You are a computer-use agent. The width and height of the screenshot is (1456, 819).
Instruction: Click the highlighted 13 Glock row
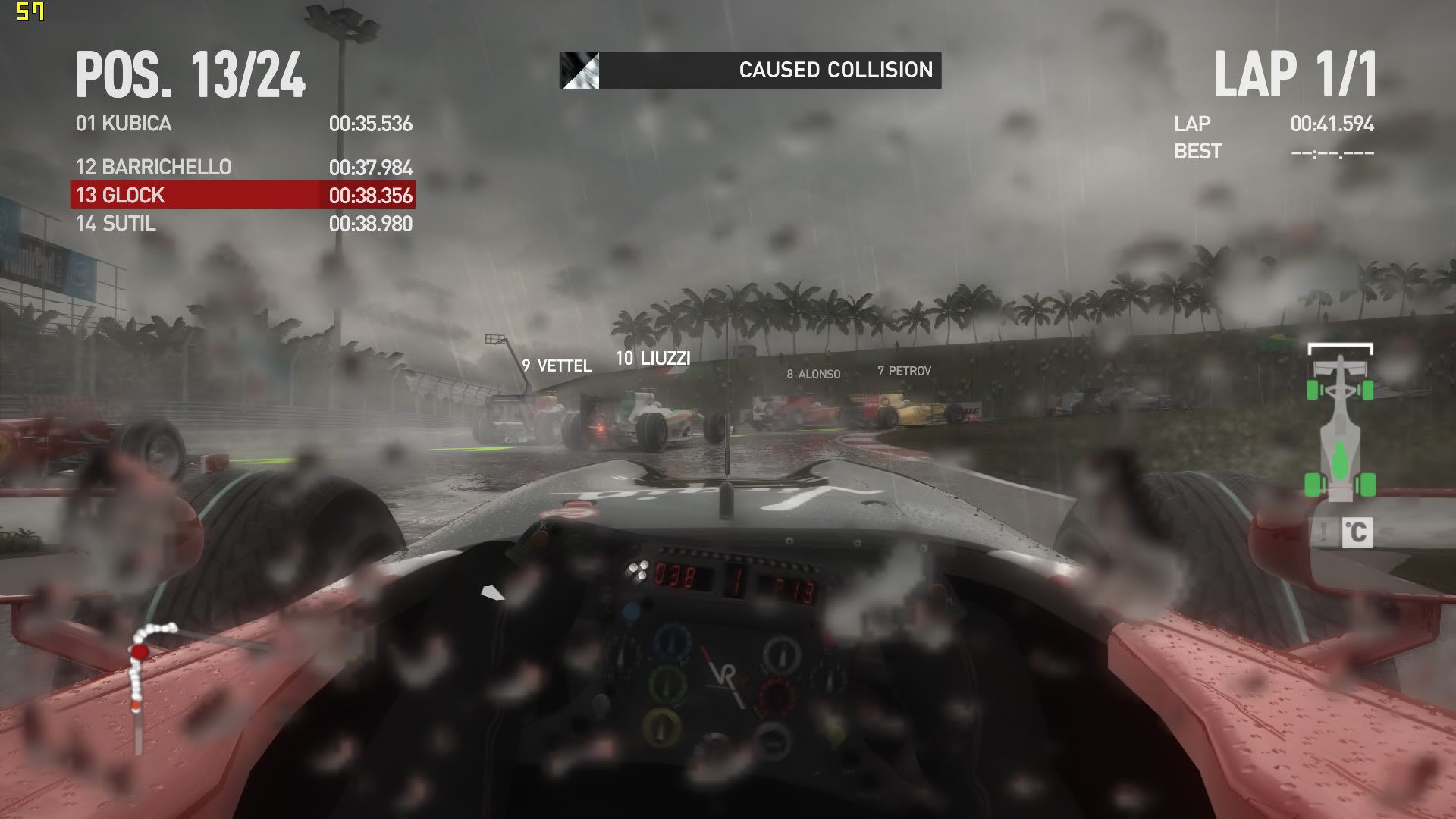pos(243,195)
